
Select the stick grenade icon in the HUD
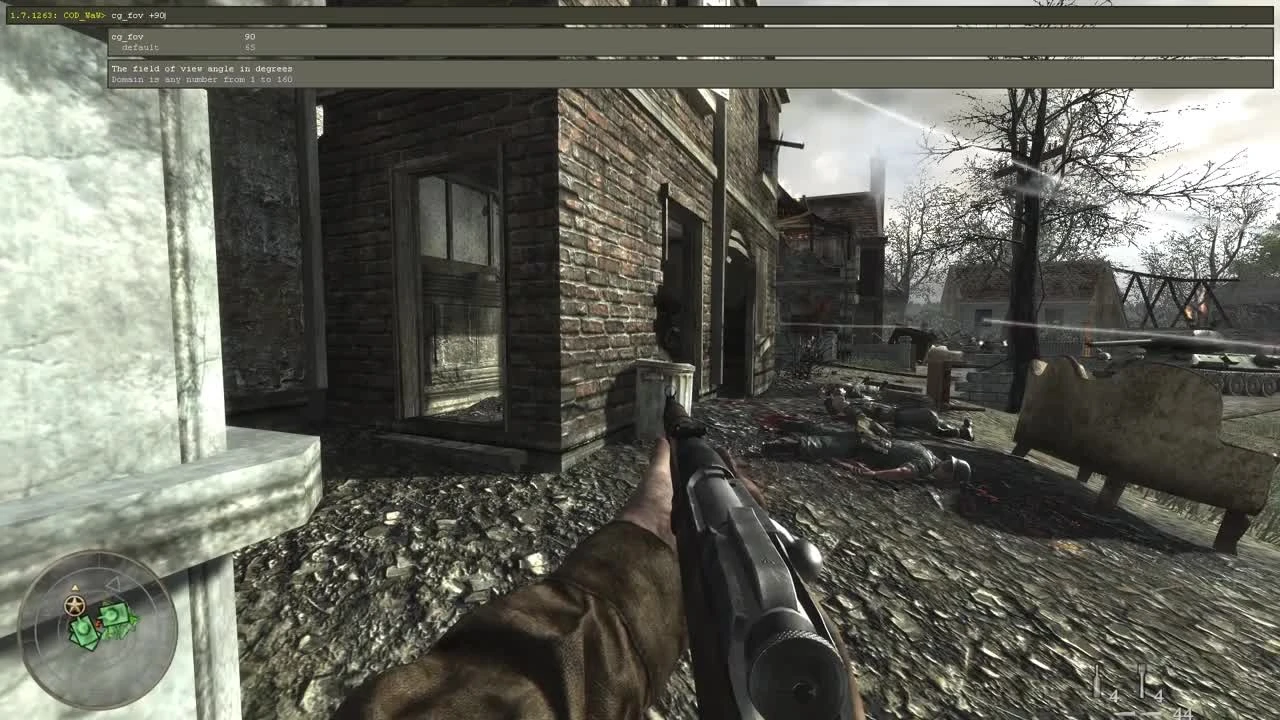click(1142, 680)
